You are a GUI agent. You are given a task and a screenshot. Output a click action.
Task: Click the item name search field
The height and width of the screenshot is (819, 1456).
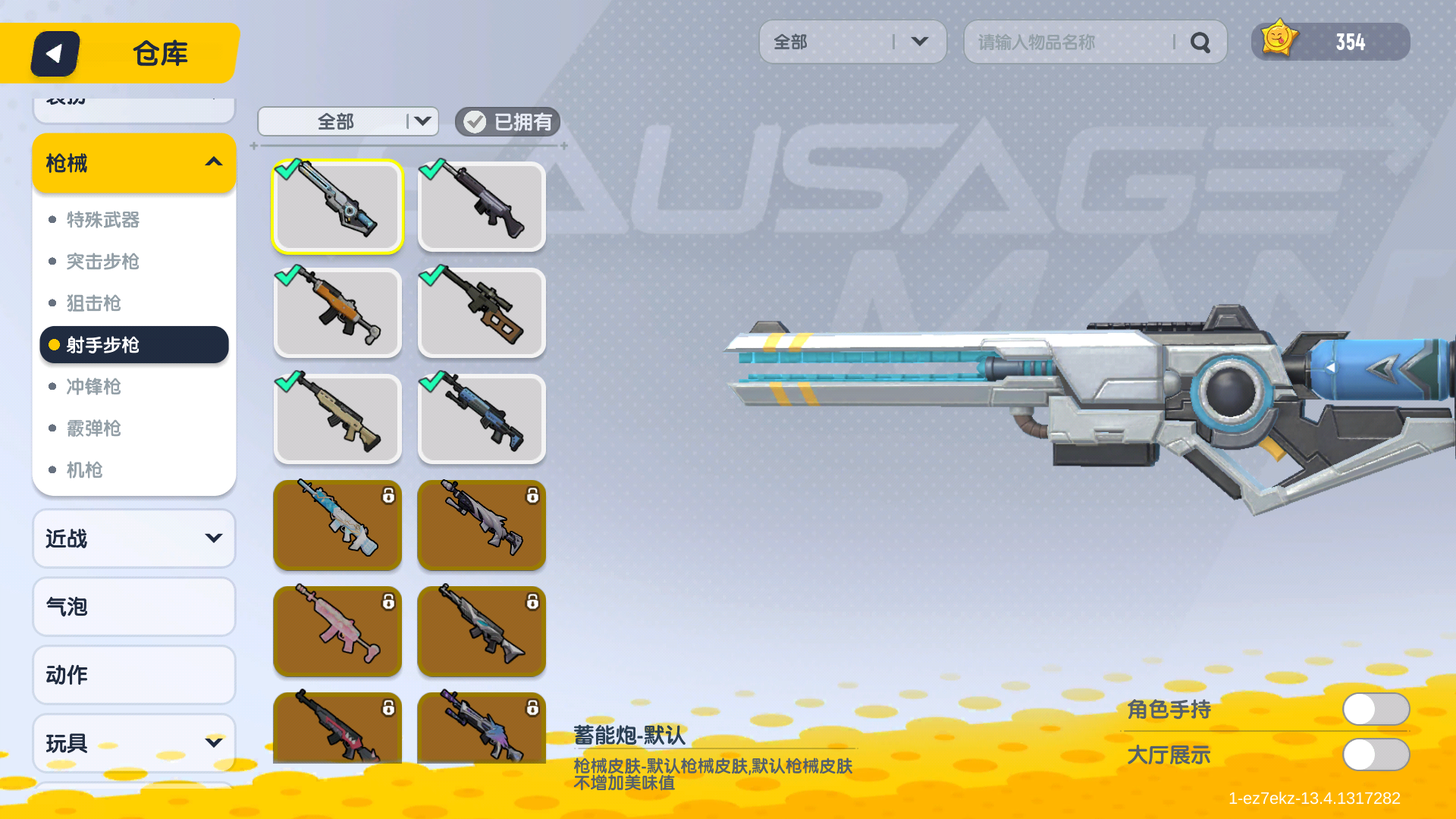1069,42
